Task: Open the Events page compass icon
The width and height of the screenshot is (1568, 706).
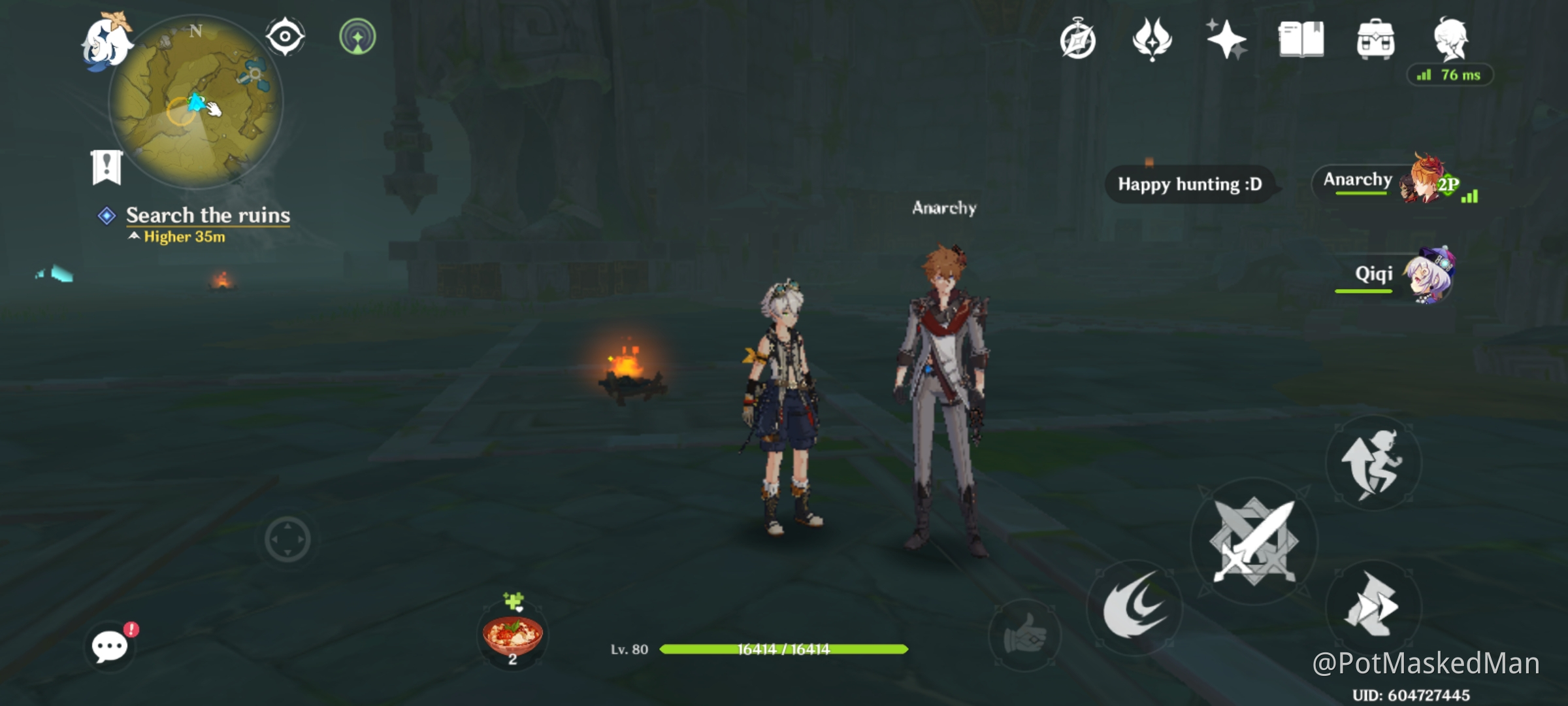Action: click(x=1079, y=41)
